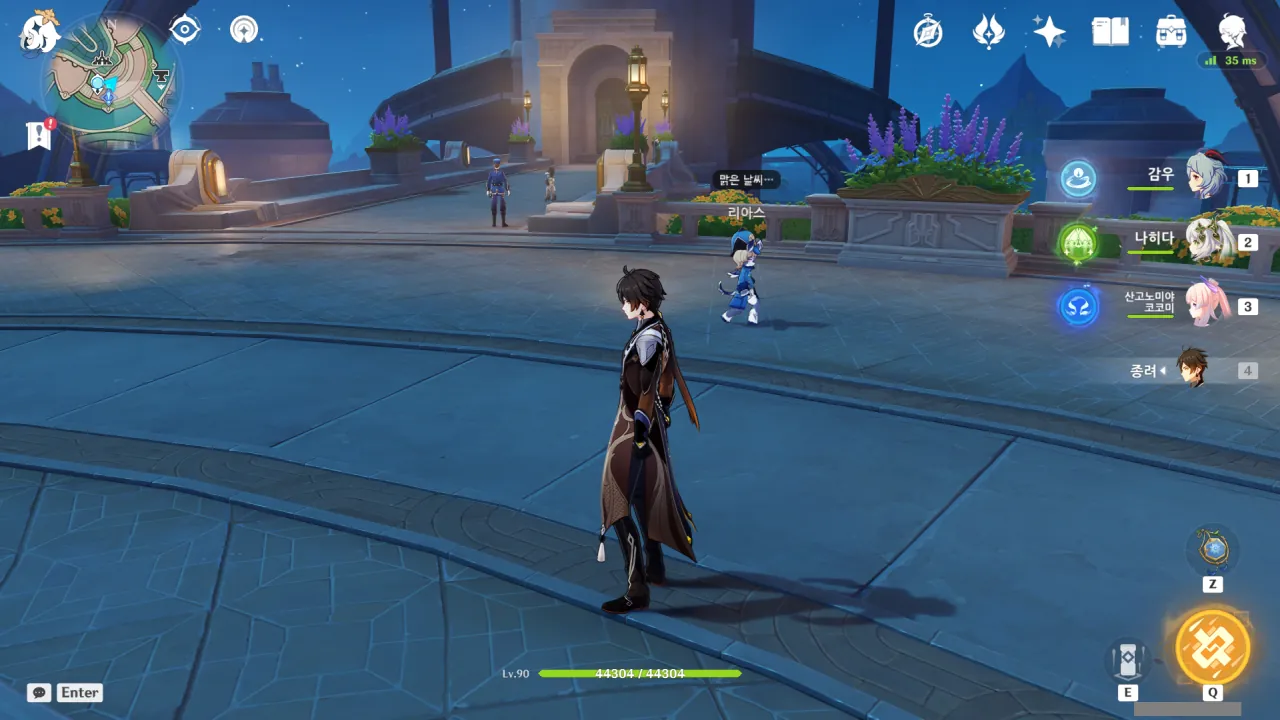Open the Adventurer Handbook book icon
Image resolution: width=1280 pixels, height=720 pixels.
tap(1110, 32)
